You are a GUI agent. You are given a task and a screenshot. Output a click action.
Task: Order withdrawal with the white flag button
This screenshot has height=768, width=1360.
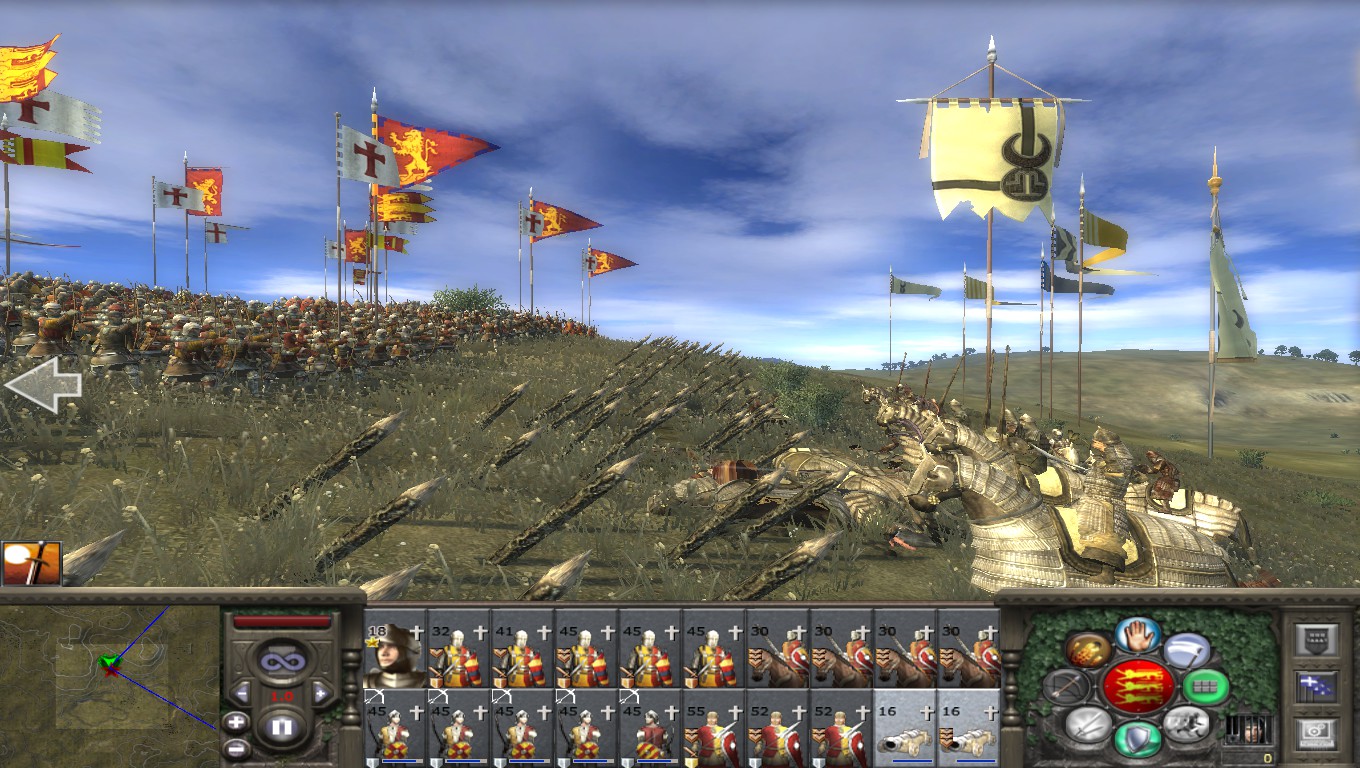[1187, 651]
